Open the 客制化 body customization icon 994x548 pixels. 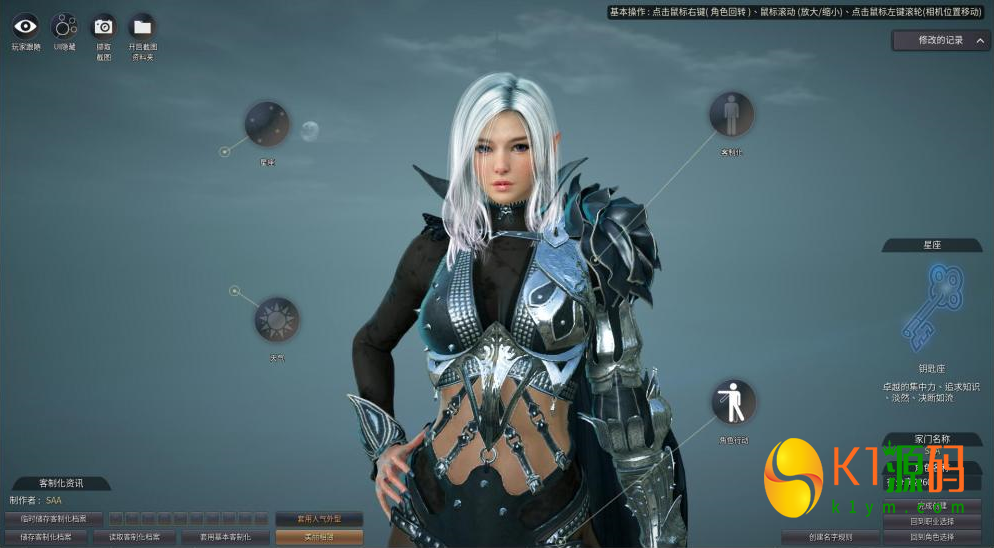[x=732, y=115]
